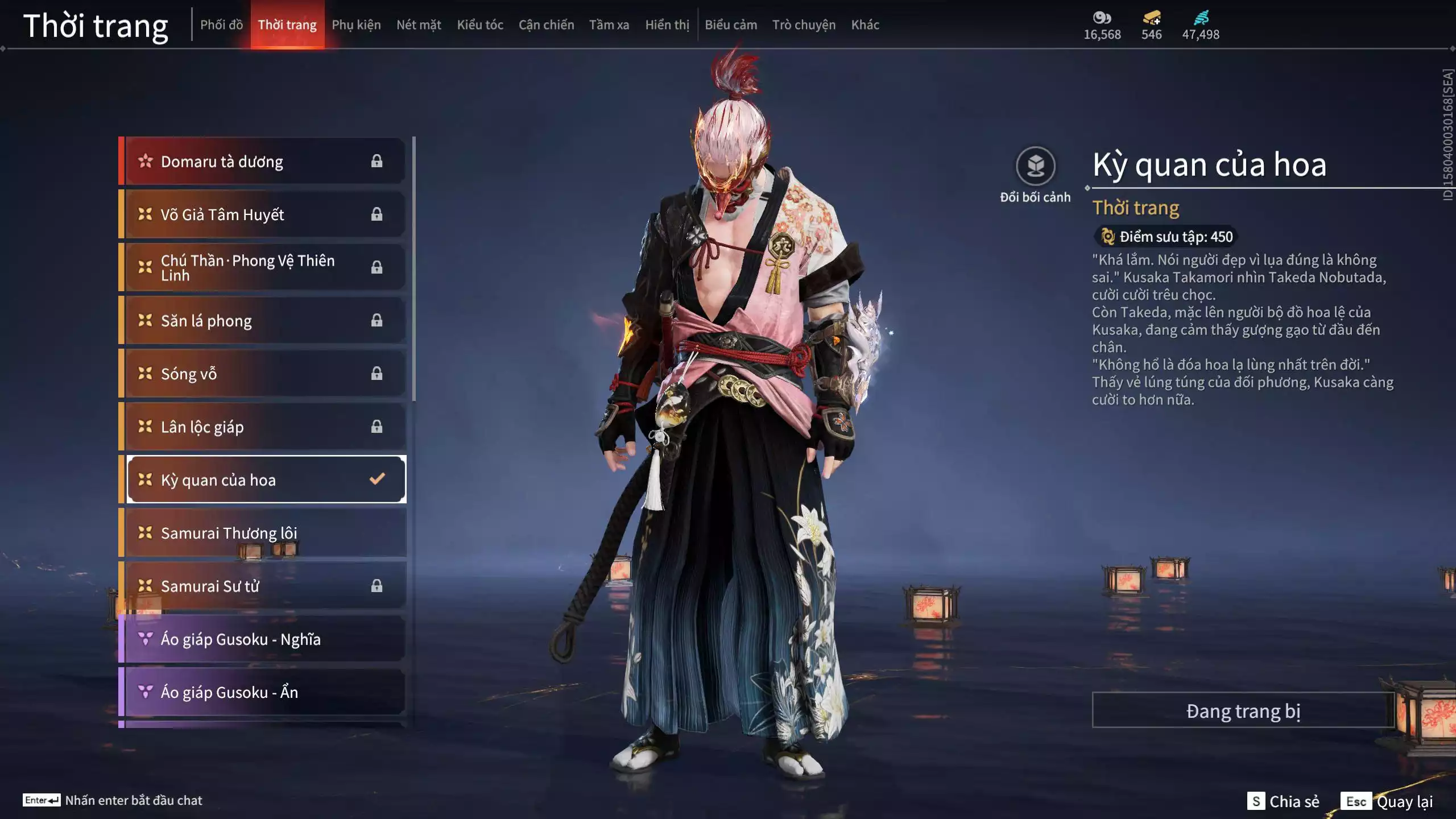Image resolution: width=1456 pixels, height=819 pixels.
Task: Click the flower icon beside Domaru tà dương
Action: click(x=146, y=161)
